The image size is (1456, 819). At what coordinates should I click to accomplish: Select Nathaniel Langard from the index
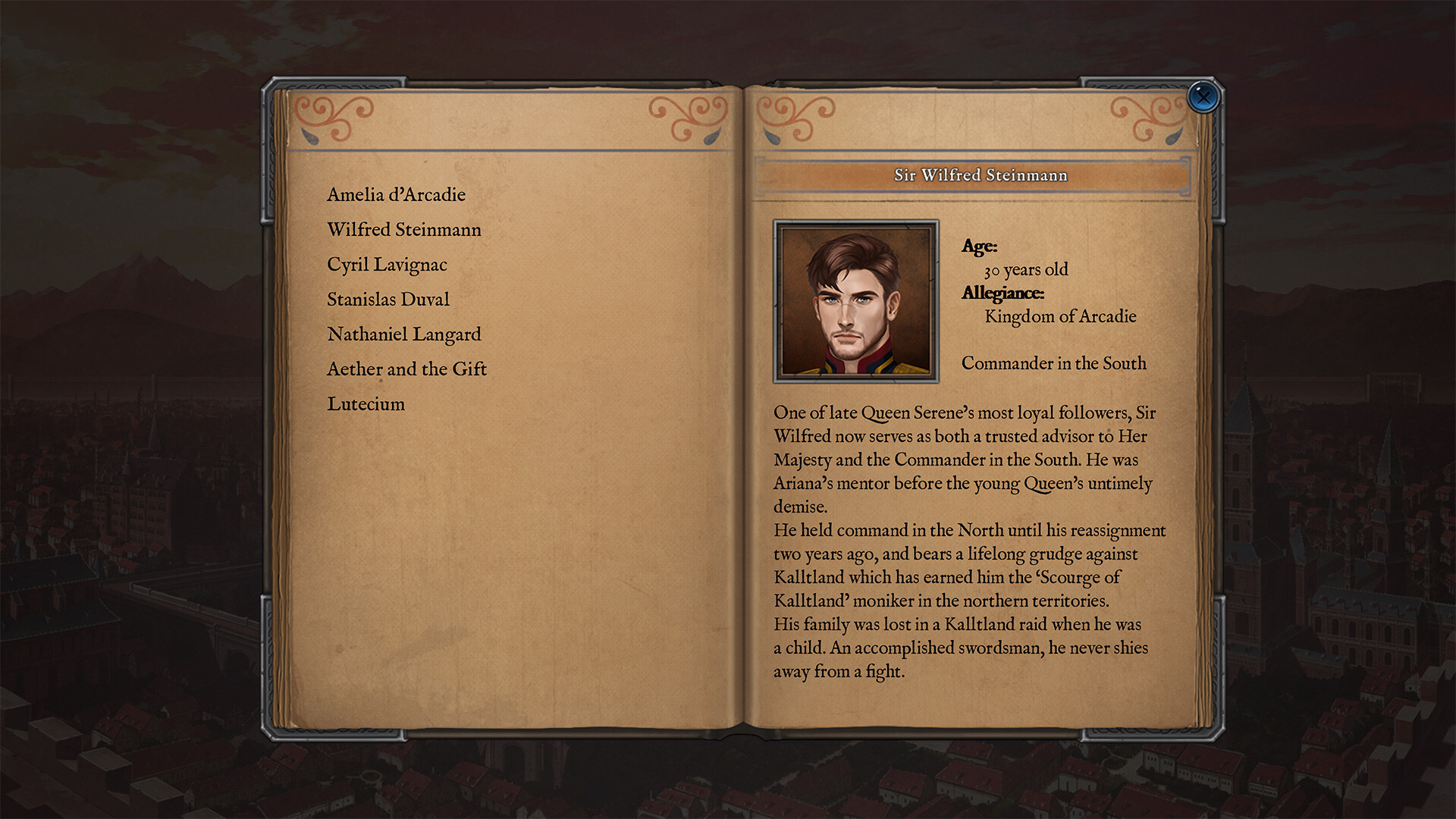pyautogui.click(x=403, y=334)
